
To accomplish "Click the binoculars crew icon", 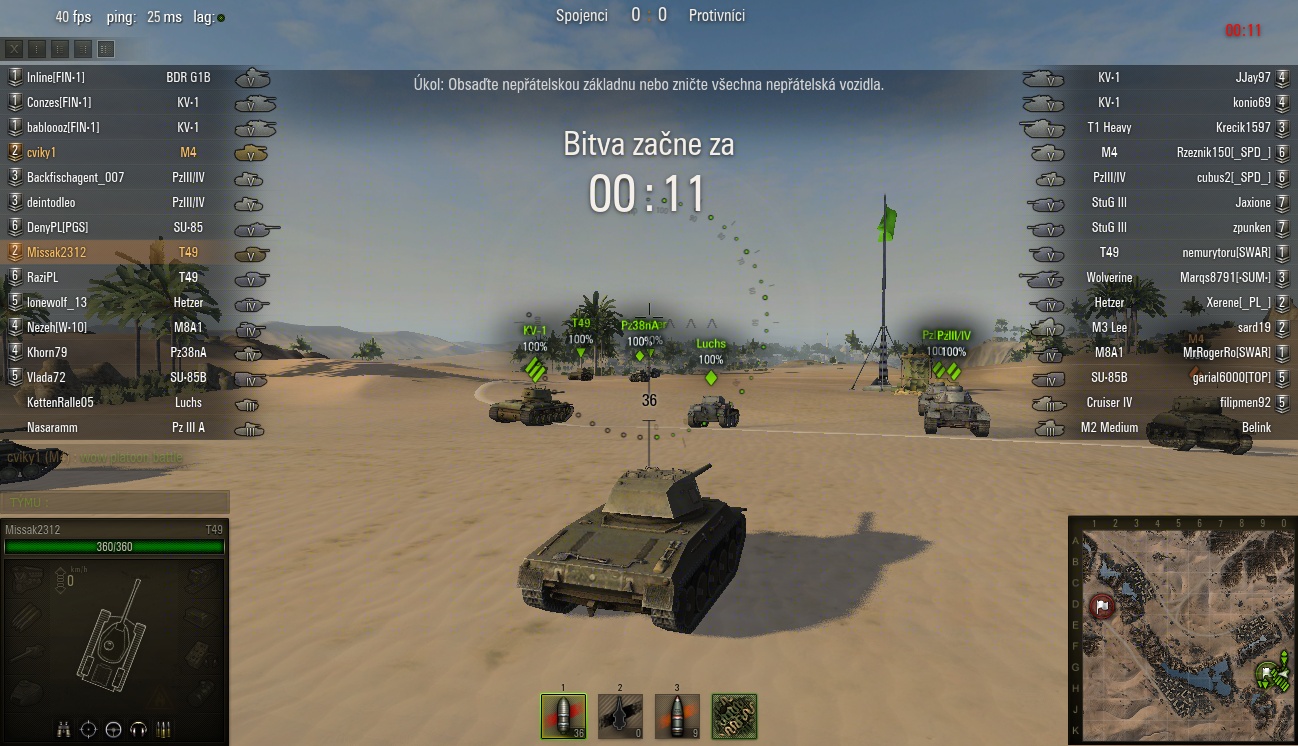I will (64, 728).
